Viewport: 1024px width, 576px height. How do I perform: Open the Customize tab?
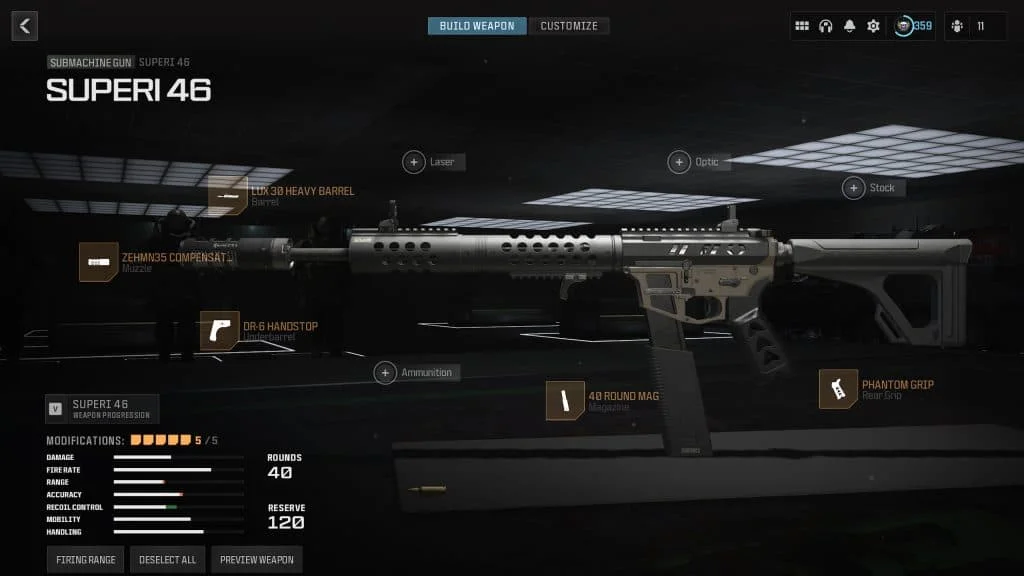pos(569,26)
